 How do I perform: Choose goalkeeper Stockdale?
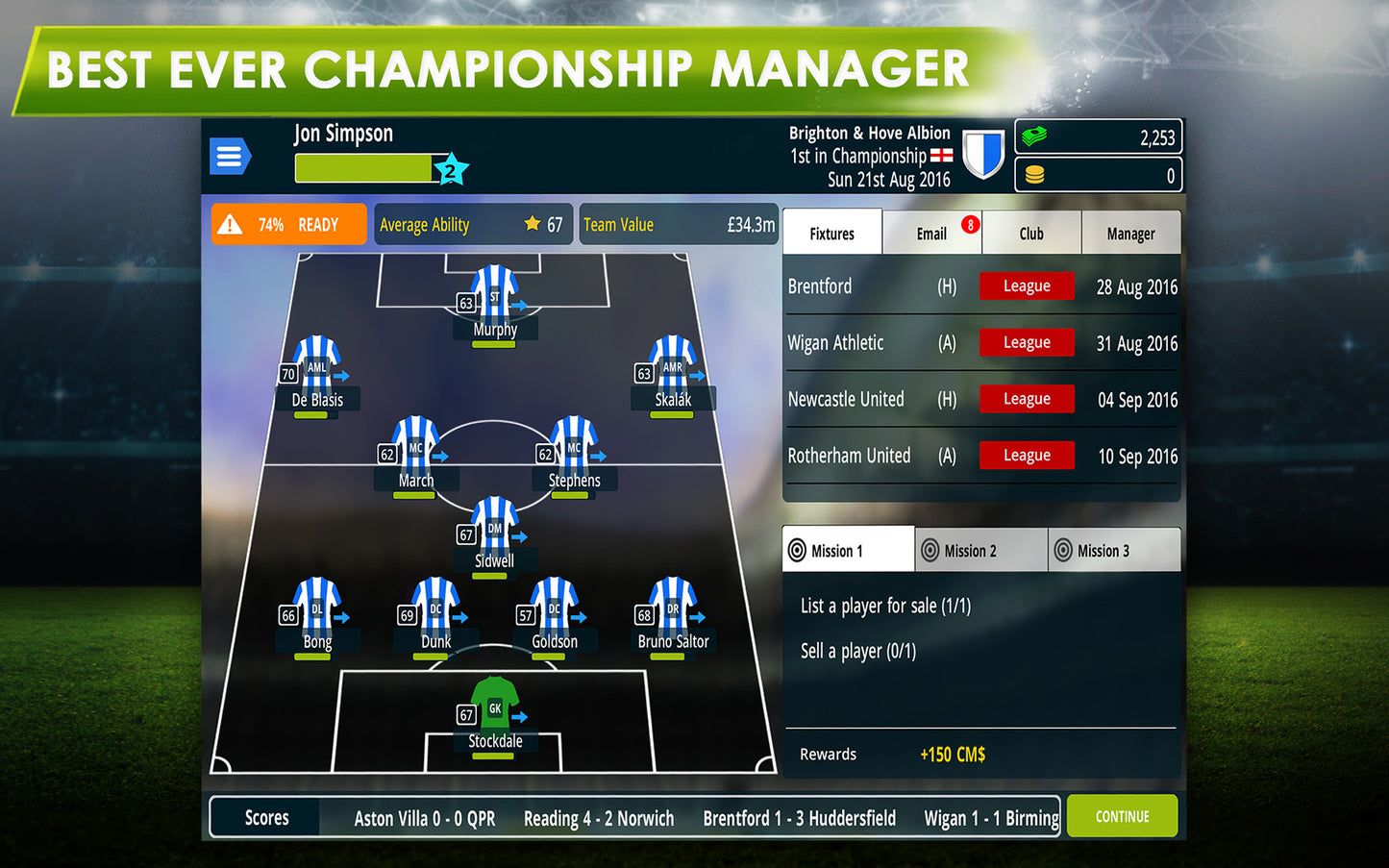tap(495, 709)
